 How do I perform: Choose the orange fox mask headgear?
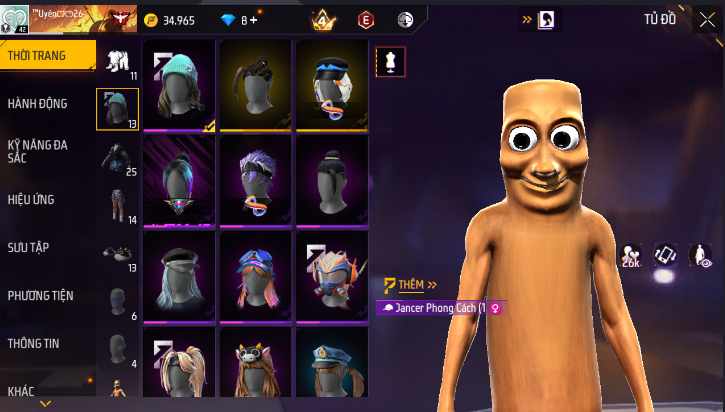pyautogui.click(x=332, y=276)
